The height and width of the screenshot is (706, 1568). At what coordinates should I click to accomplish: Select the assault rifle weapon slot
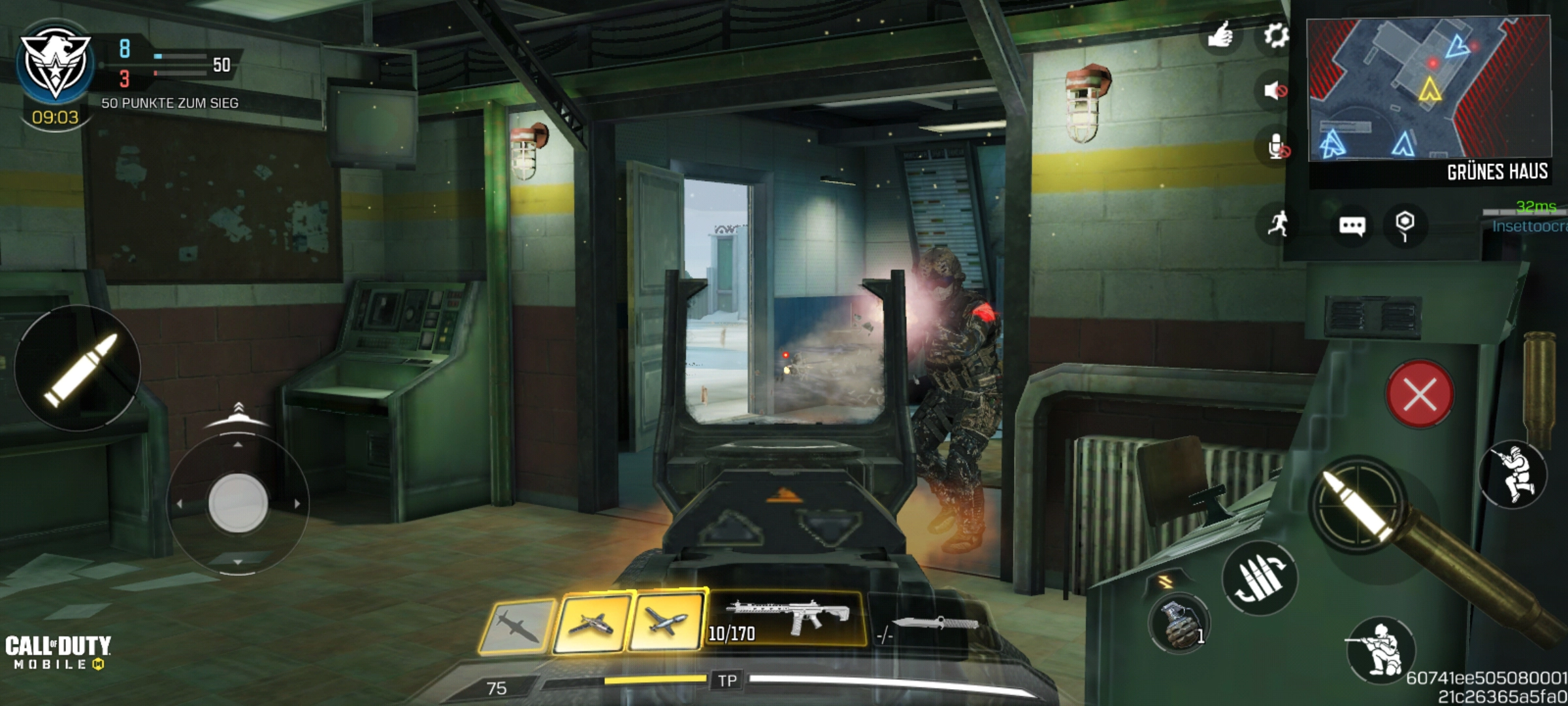coord(787,619)
